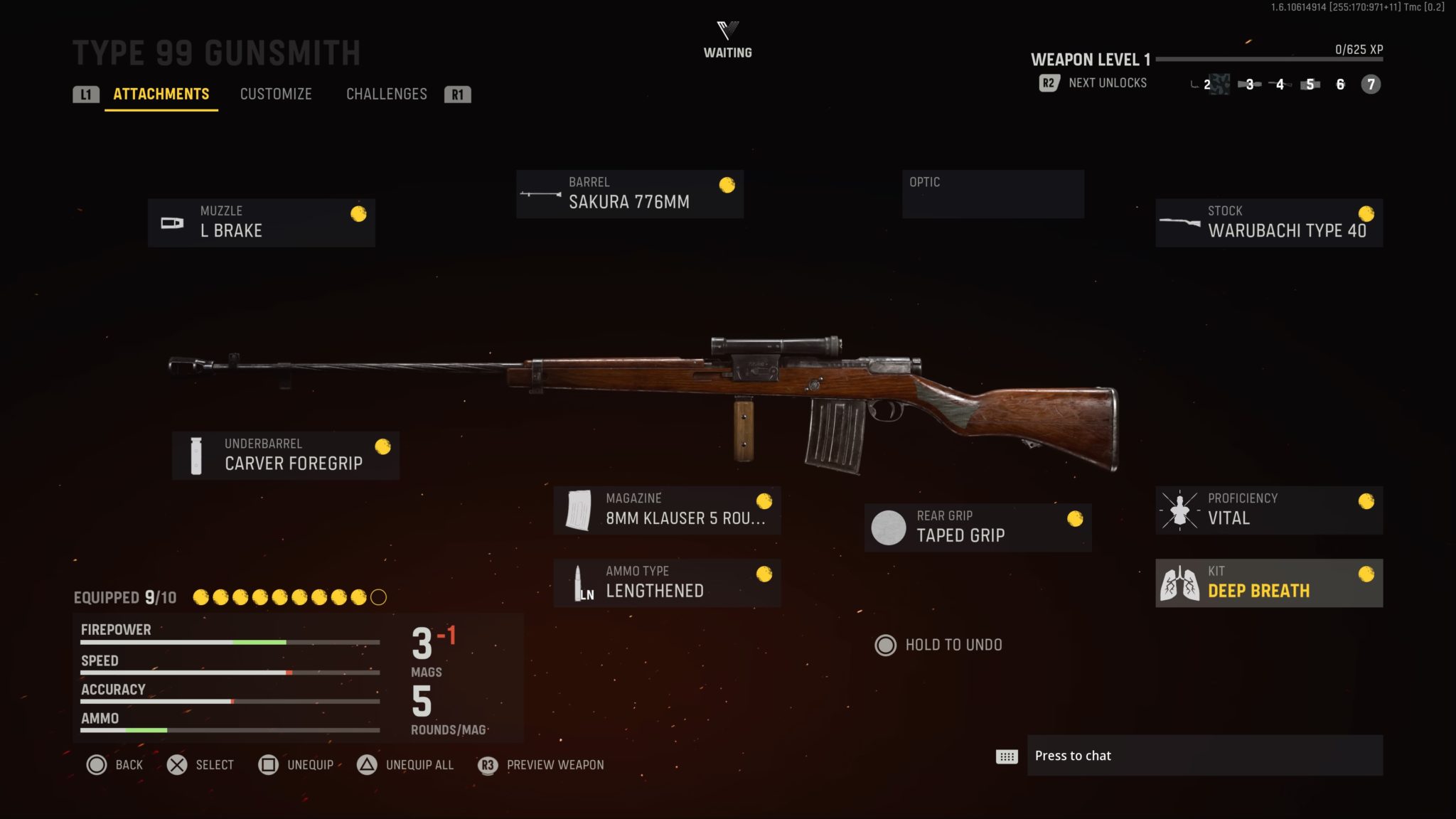Click the Rear Grip circular icon
The height and width of the screenshot is (819, 1456).
(x=889, y=527)
